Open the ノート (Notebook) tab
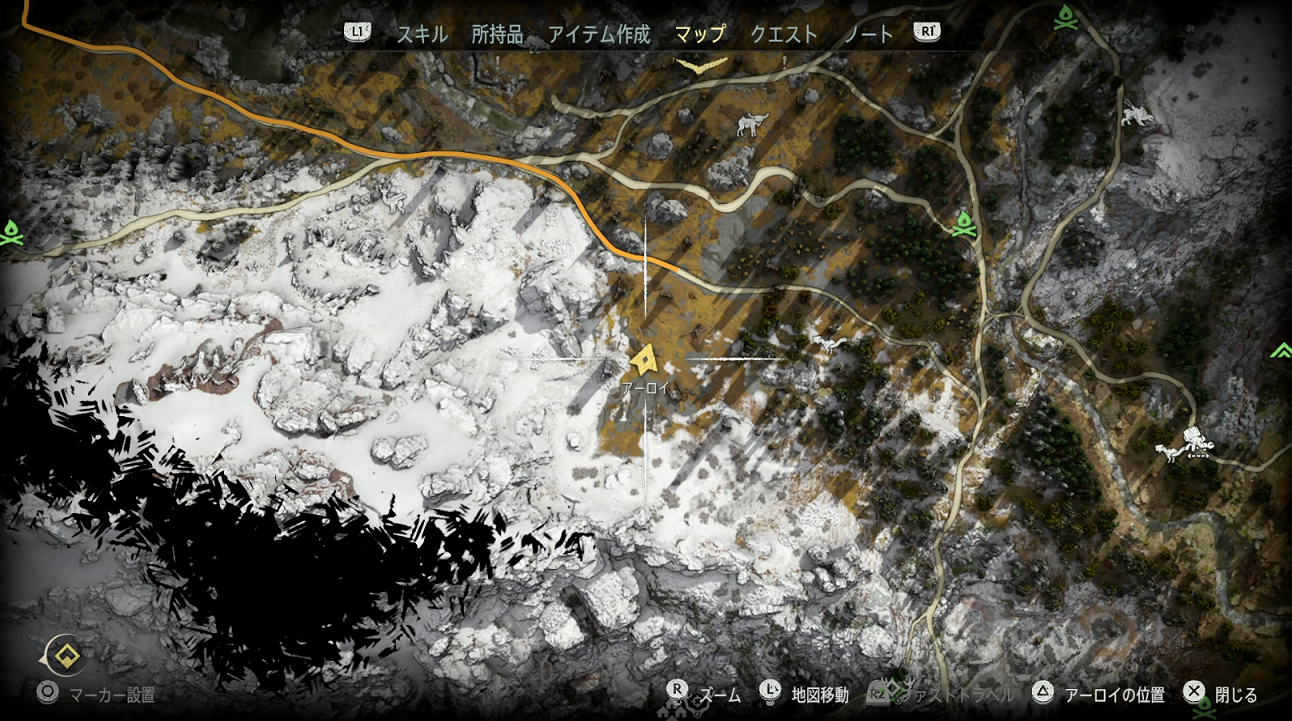This screenshot has height=721, width=1292. coord(869,34)
